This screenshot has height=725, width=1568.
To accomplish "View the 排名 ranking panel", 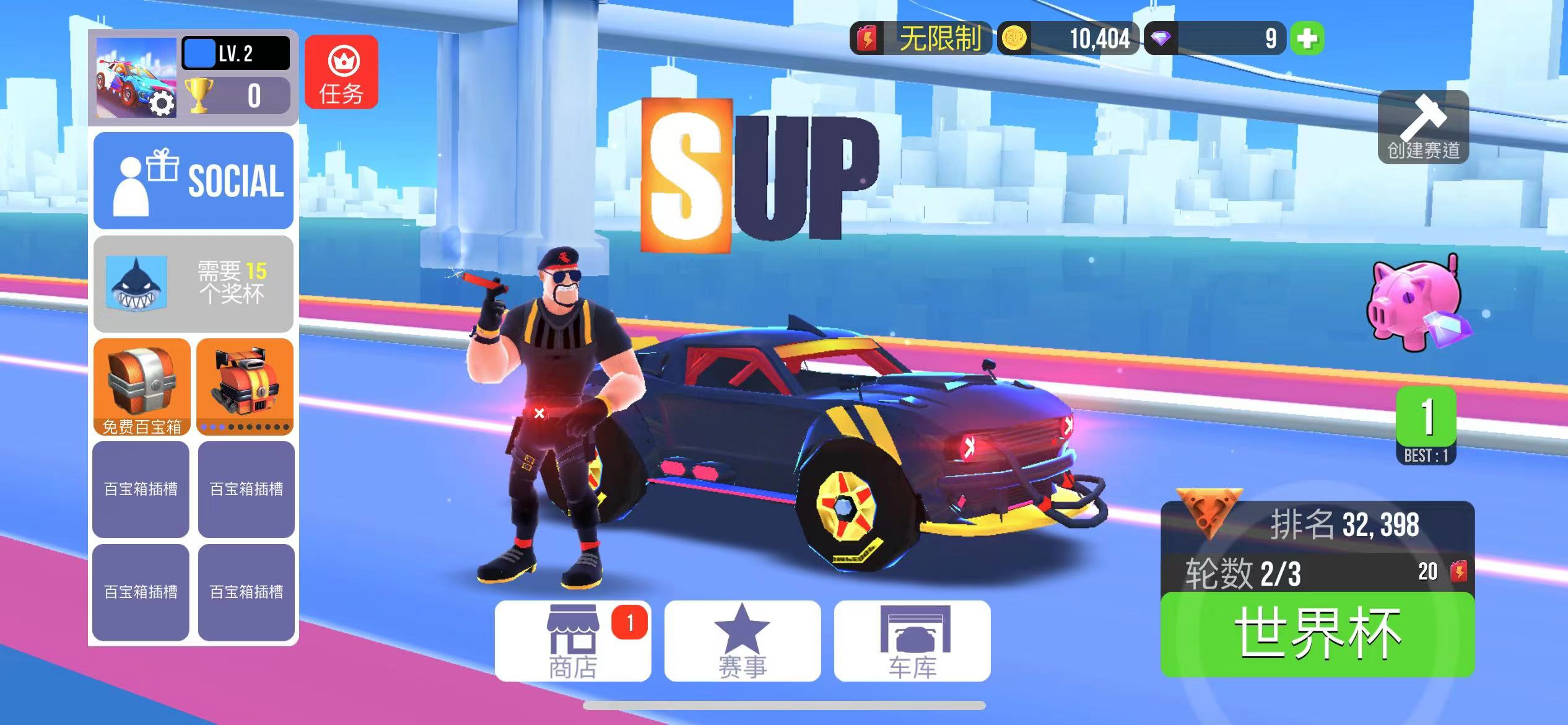I will [1317, 524].
